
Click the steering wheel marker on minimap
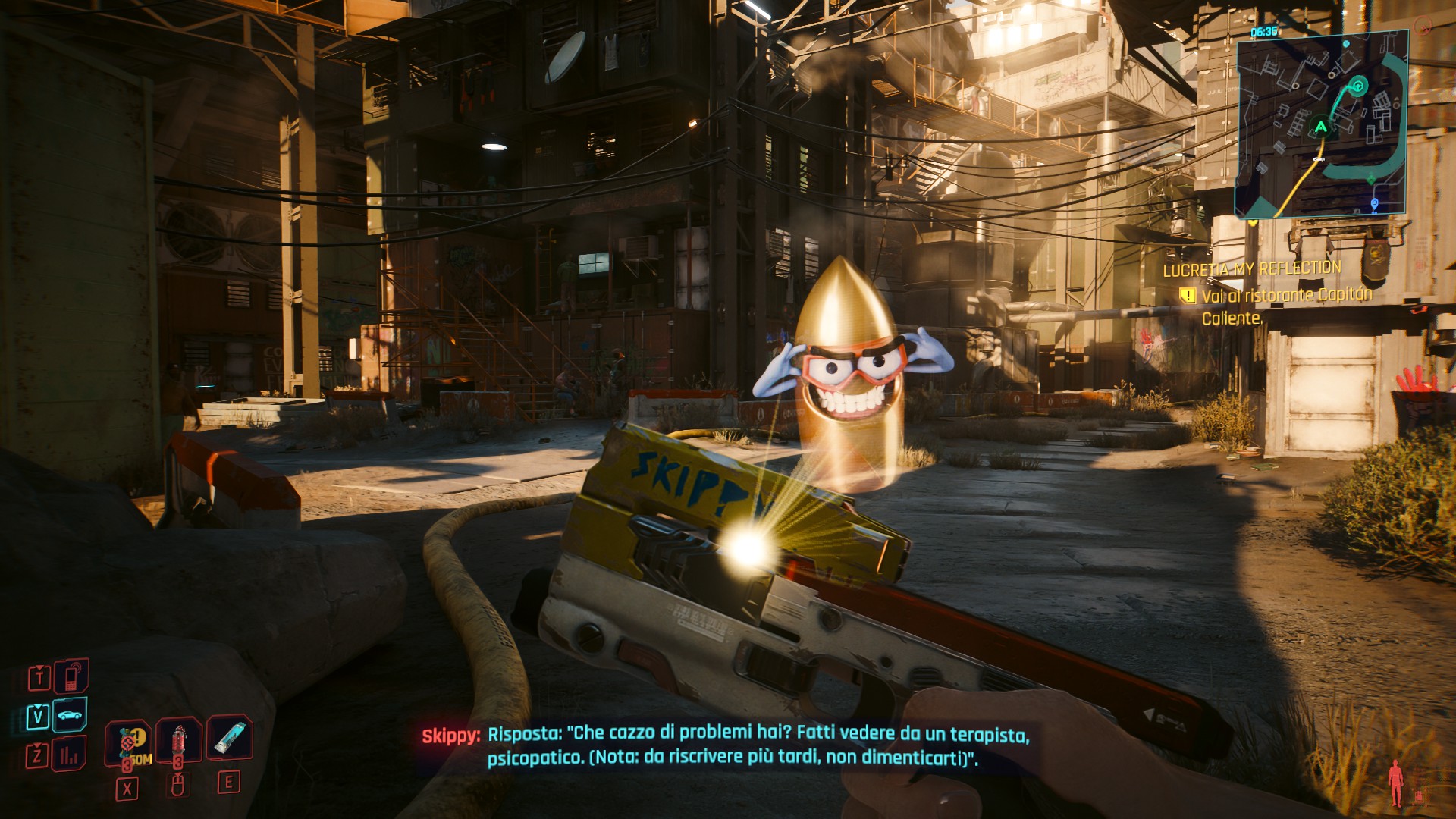pos(1358,86)
